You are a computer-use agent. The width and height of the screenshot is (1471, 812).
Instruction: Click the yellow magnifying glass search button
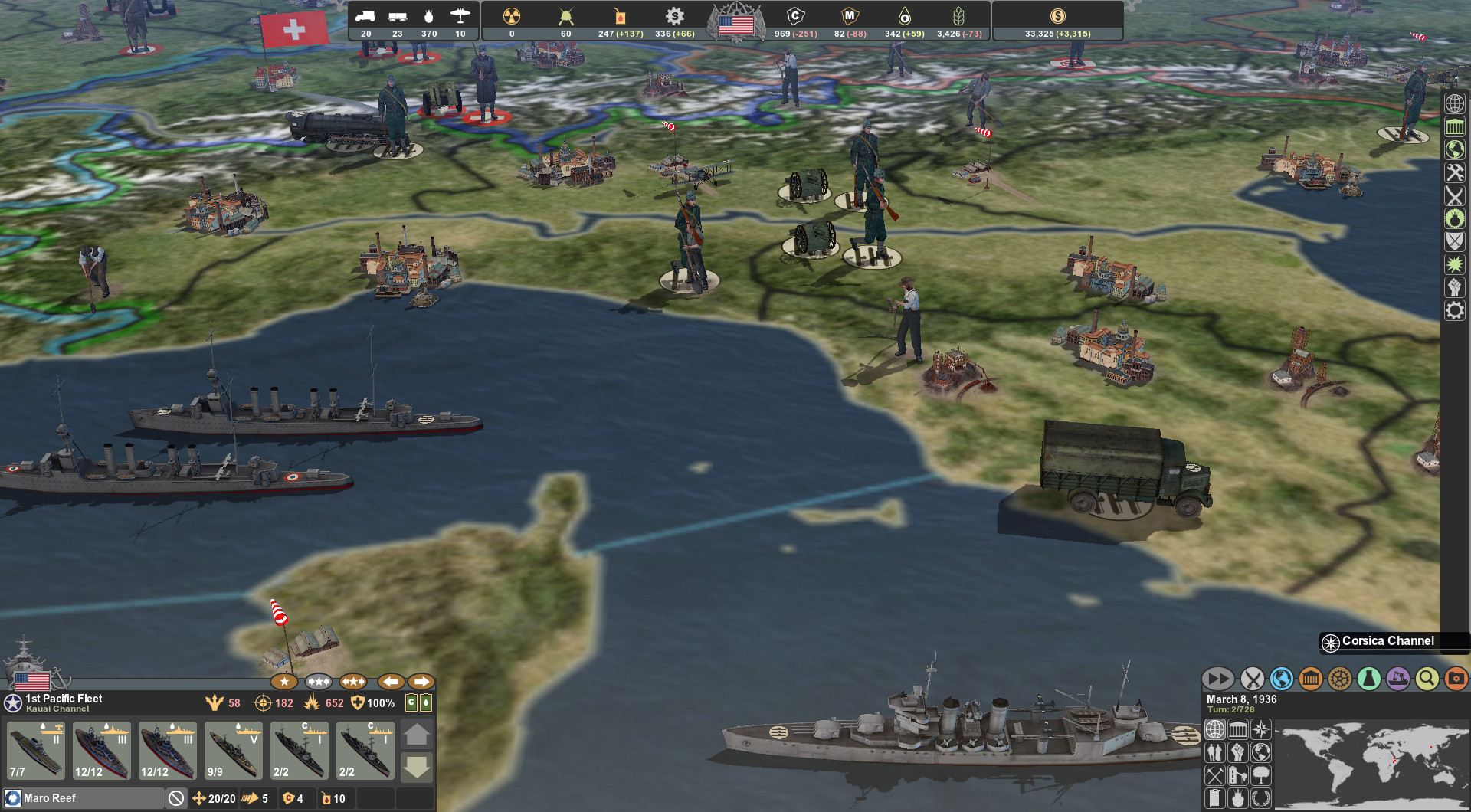[x=1427, y=679]
